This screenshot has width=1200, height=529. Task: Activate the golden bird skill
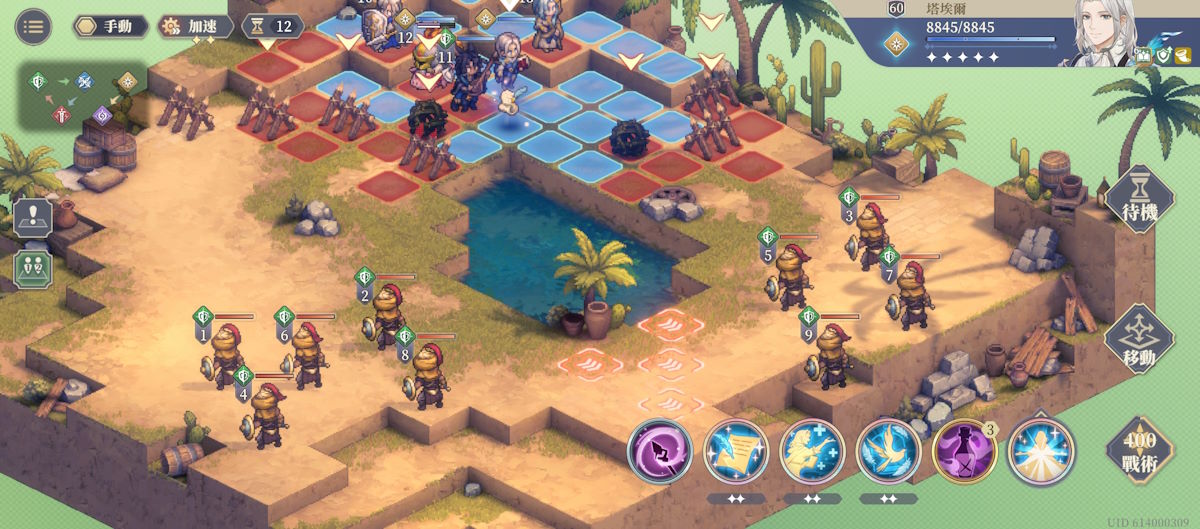888,452
